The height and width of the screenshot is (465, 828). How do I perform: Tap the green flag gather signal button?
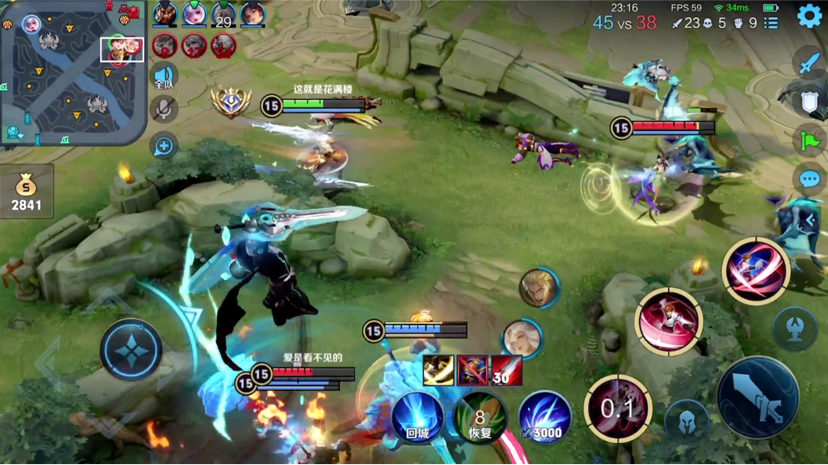808,140
